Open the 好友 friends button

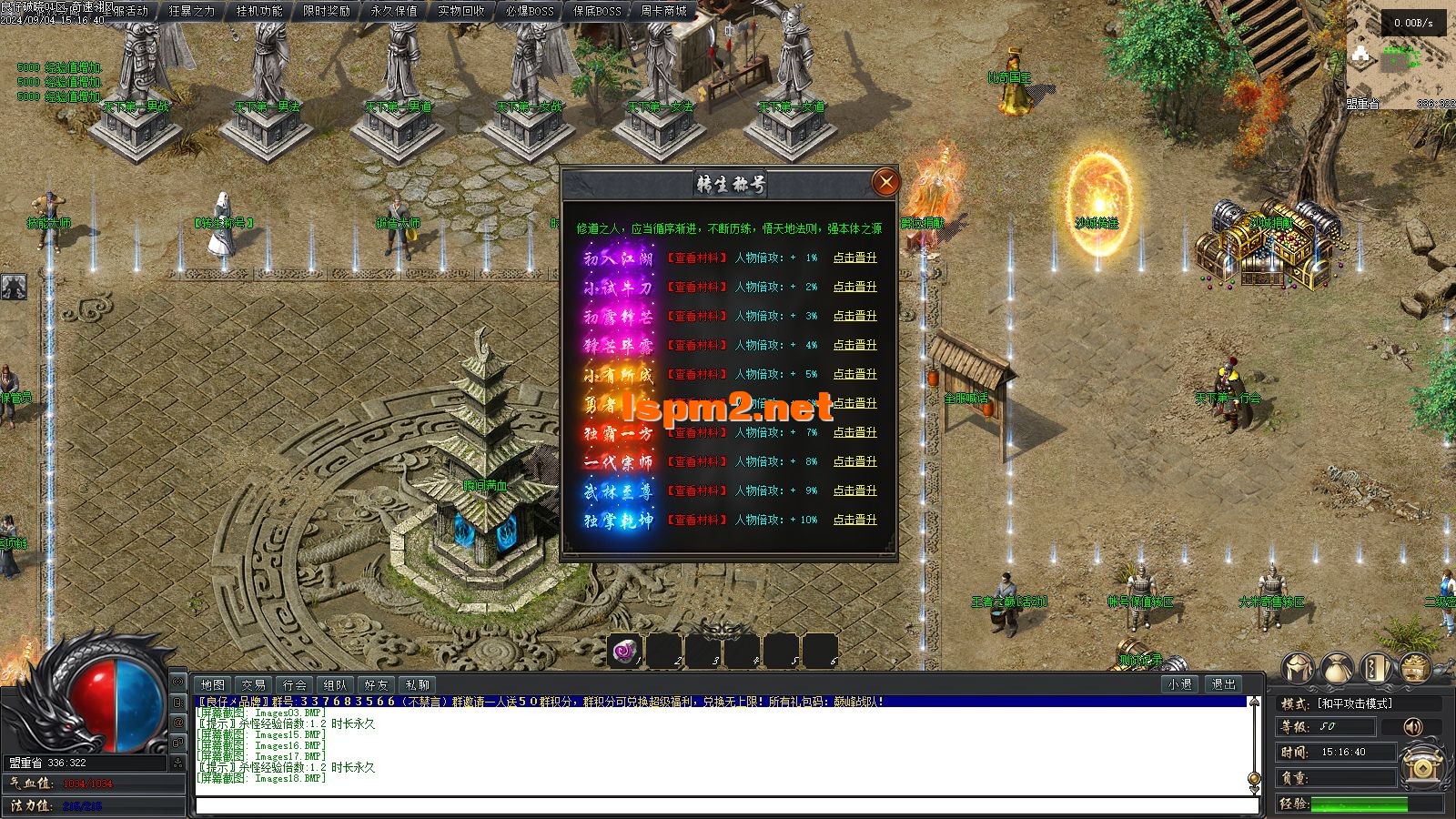coord(376,684)
